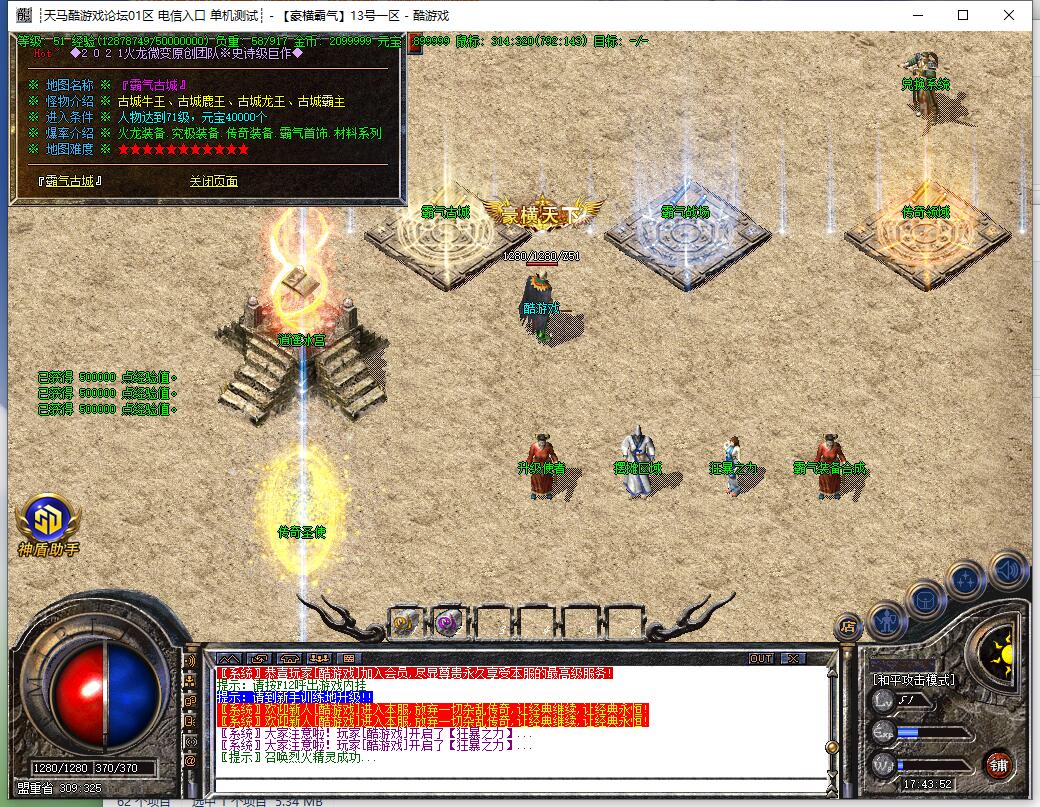Click the OUT button above chat

tap(761, 658)
